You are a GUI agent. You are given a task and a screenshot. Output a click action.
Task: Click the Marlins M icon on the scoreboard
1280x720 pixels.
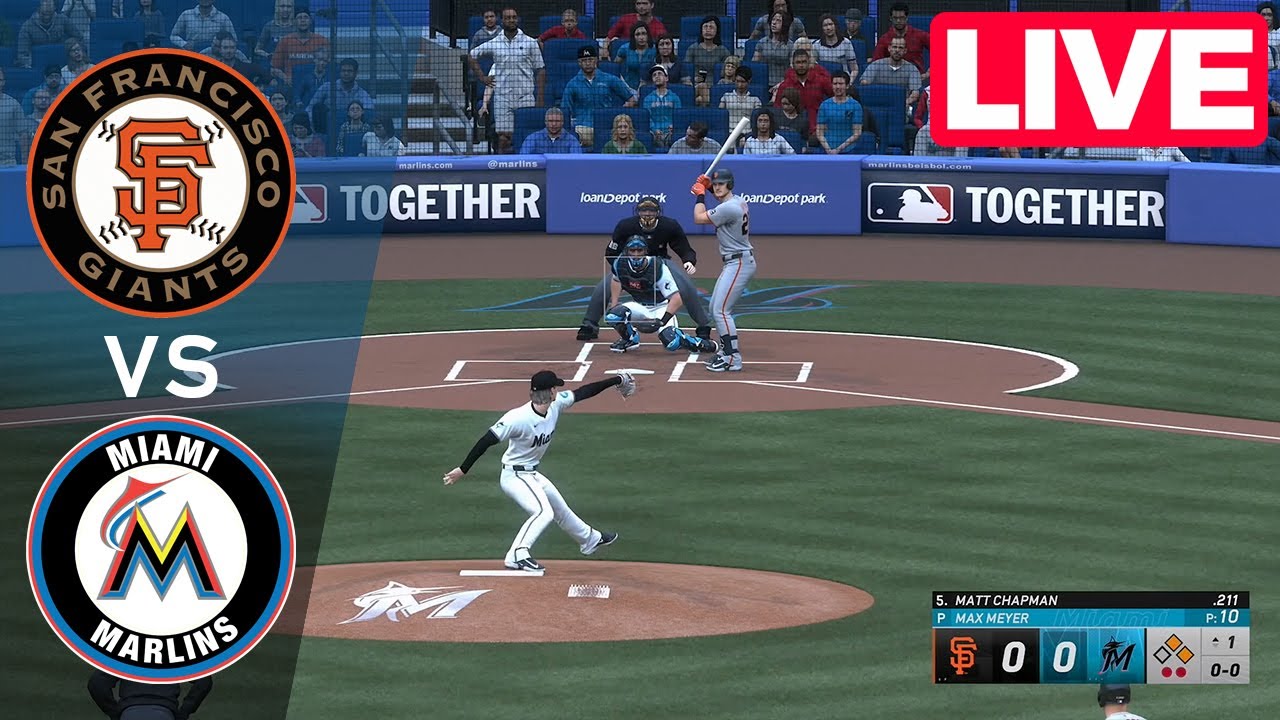click(1117, 655)
